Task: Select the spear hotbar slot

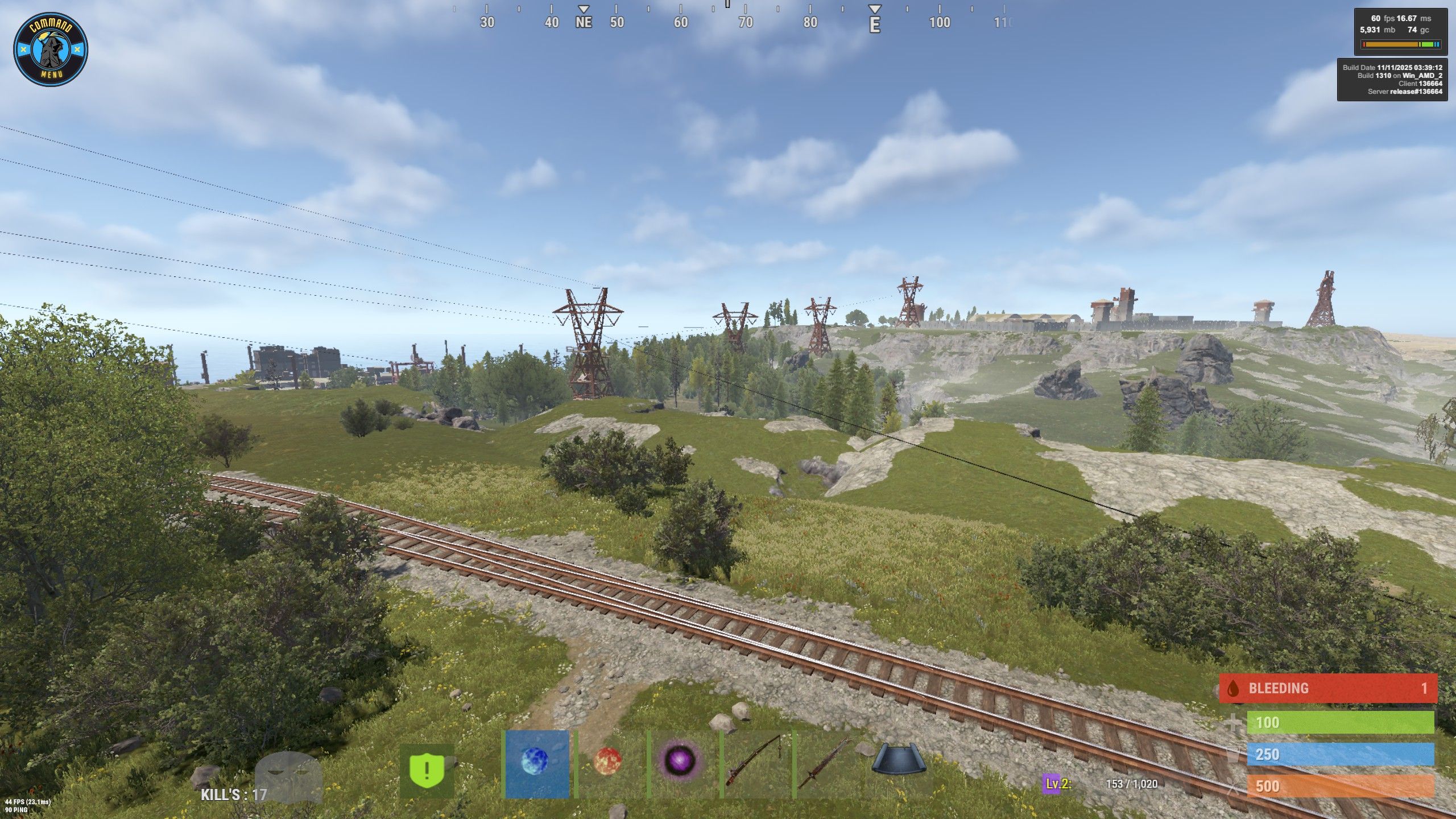Action: [x=828, y=763]
